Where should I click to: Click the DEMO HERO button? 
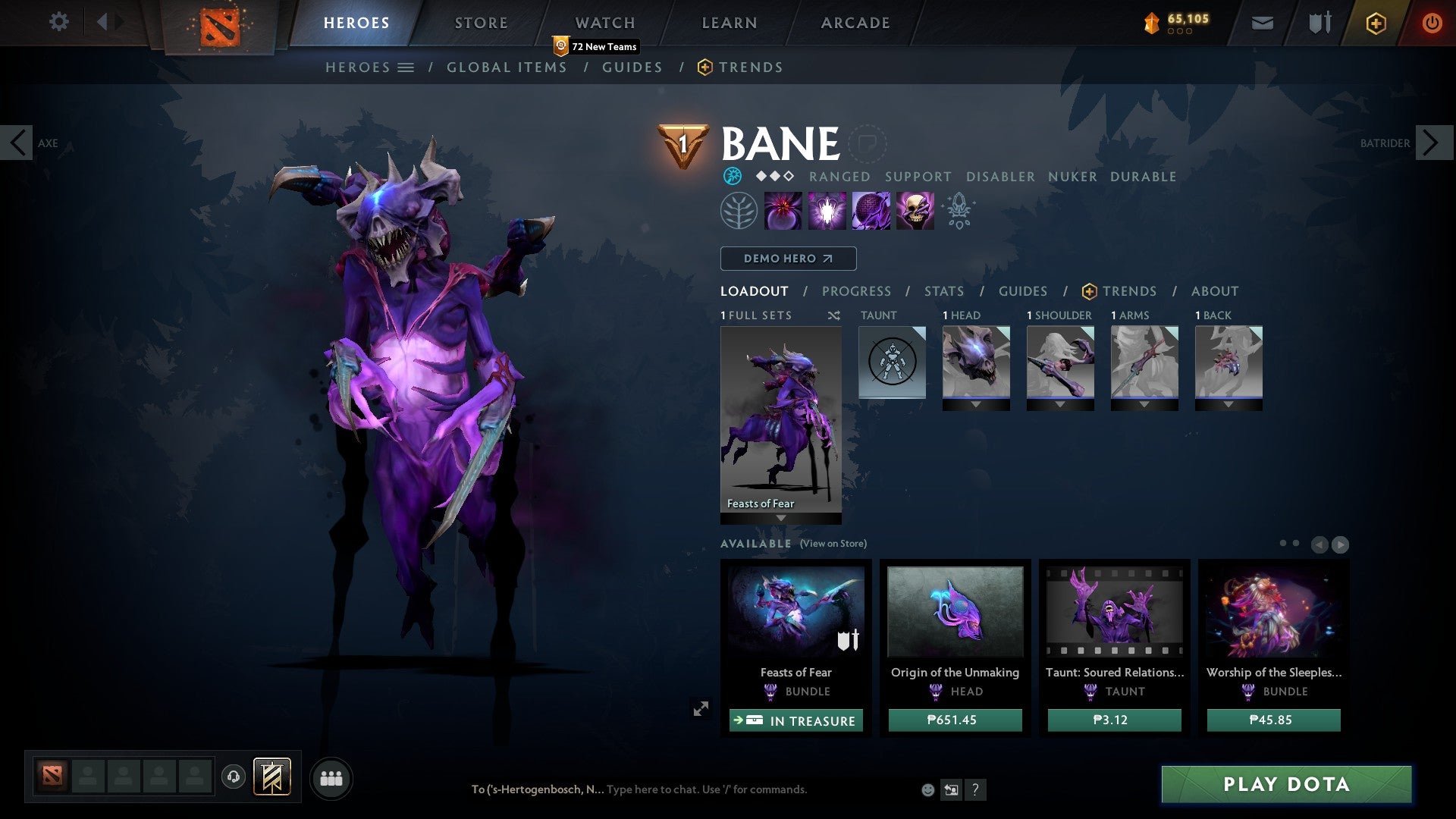[787, 258]
